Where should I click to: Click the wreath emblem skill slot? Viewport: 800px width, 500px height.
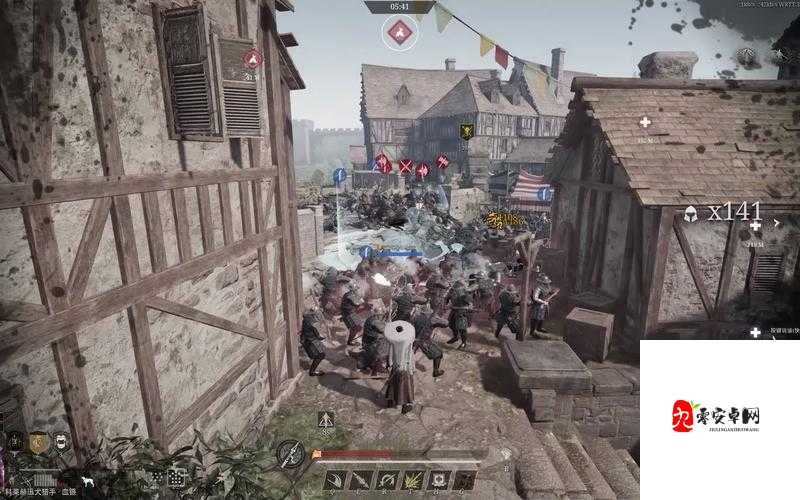(x=437, y=481)
